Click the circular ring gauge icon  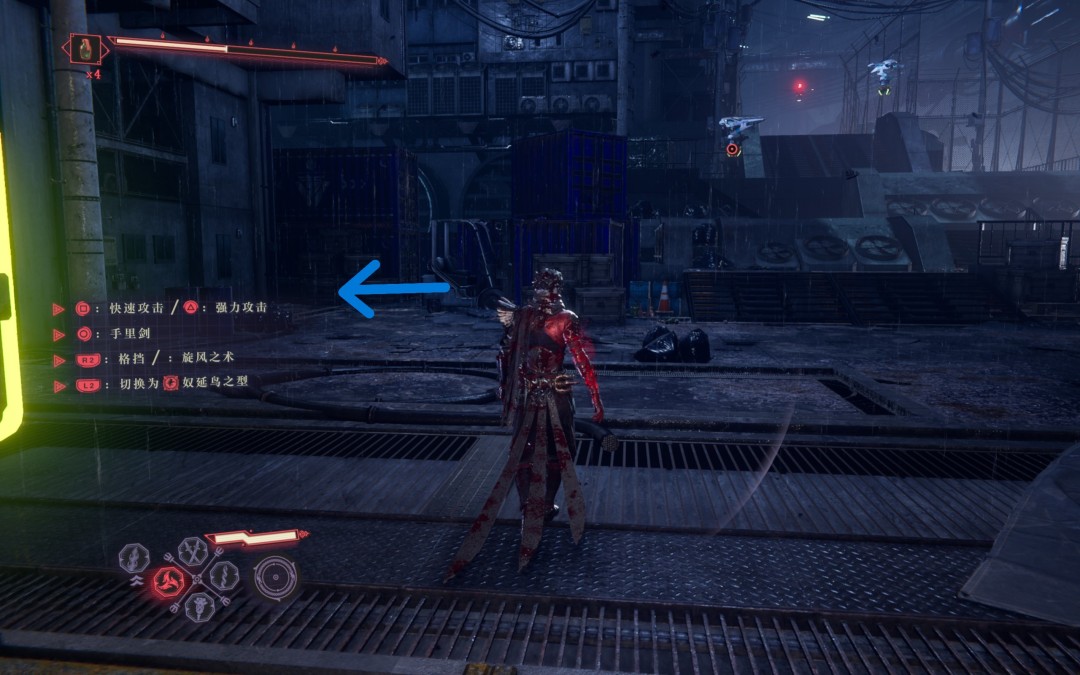[x=275, y=577]
